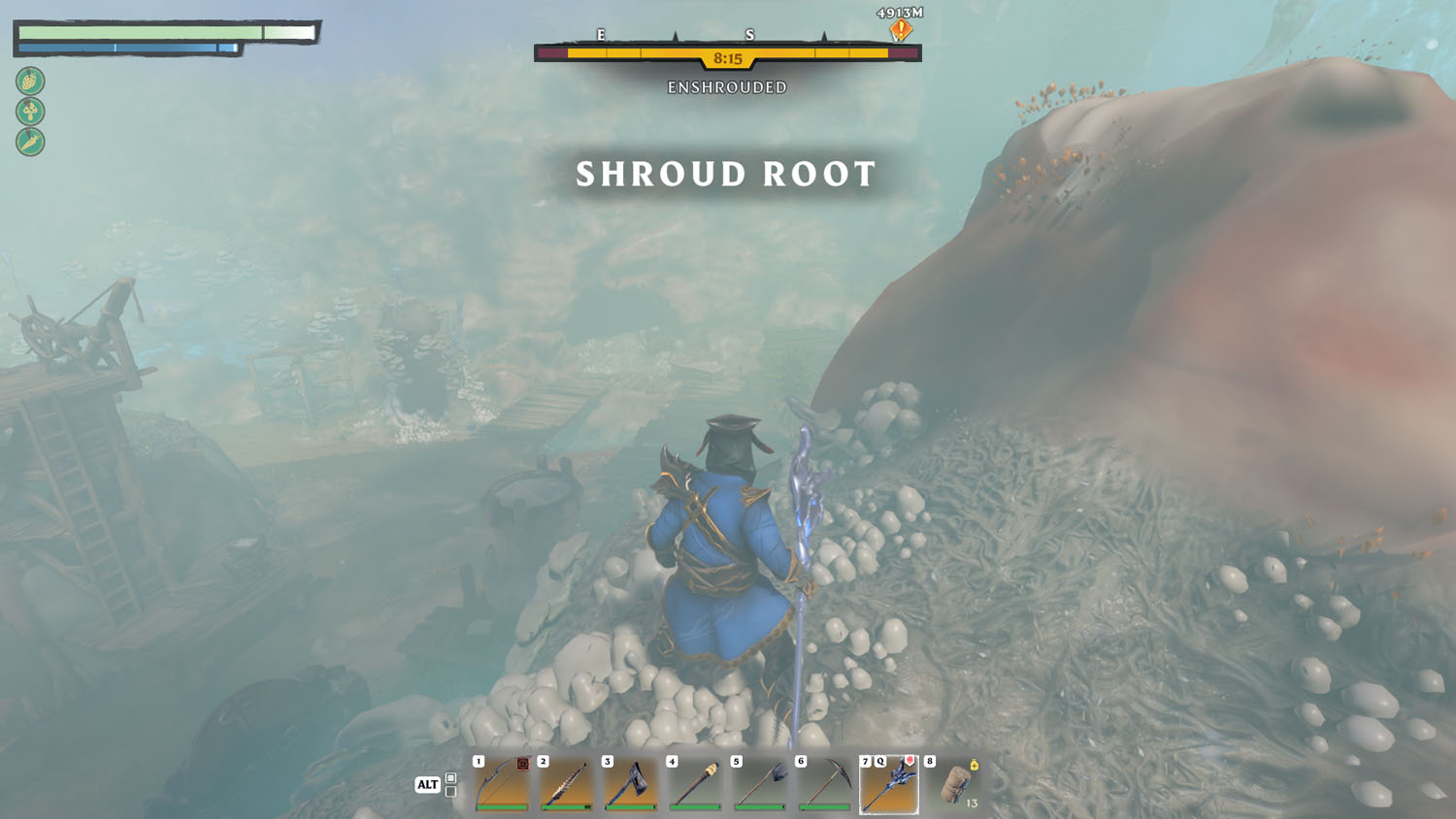Select the bow in hotbar slot 1
Image resolution: width=1456 pixels, height=819 pixels.
click(x=503, y=783)
